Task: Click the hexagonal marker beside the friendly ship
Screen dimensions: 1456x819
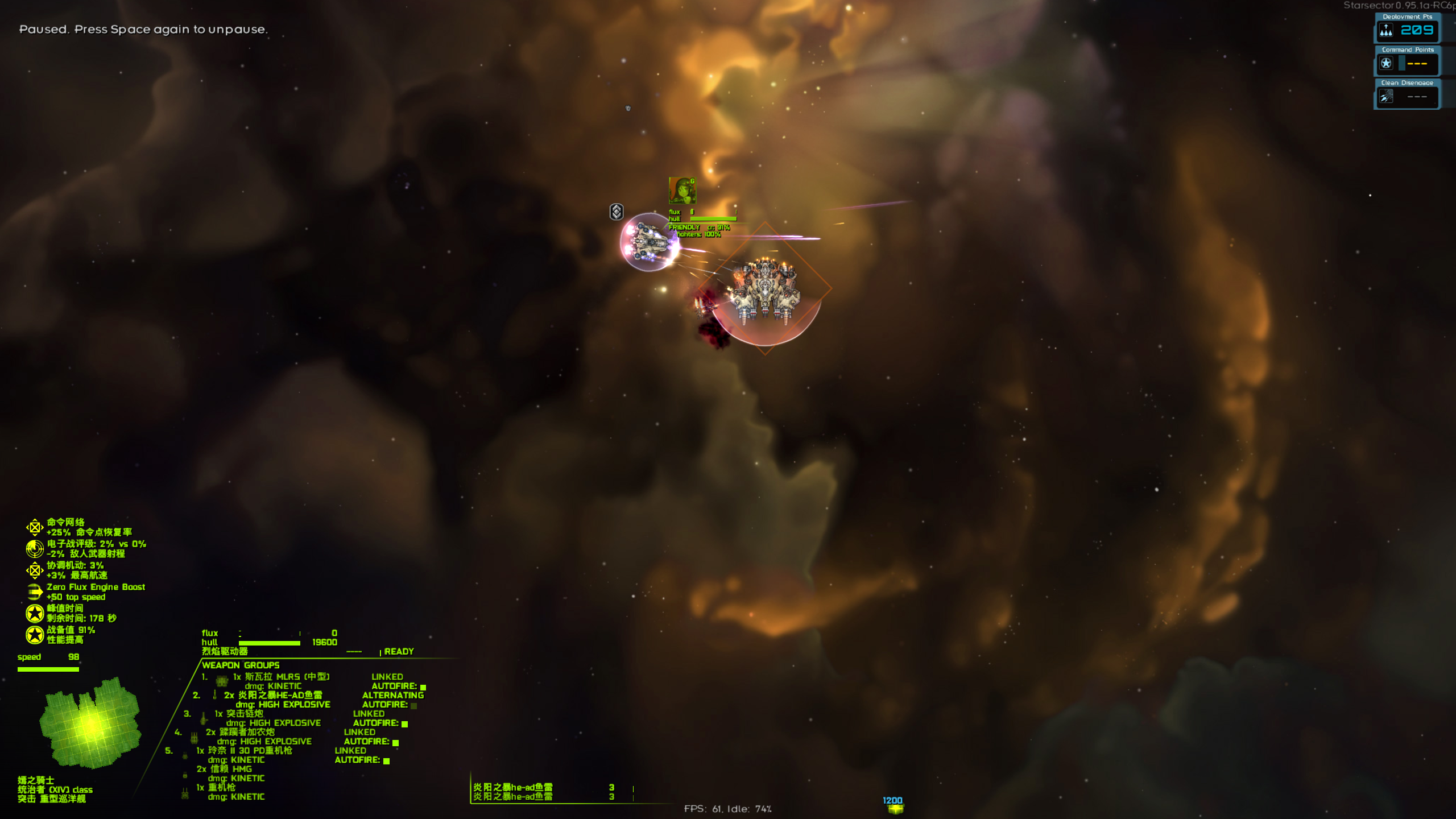Action: click(617, 212)
